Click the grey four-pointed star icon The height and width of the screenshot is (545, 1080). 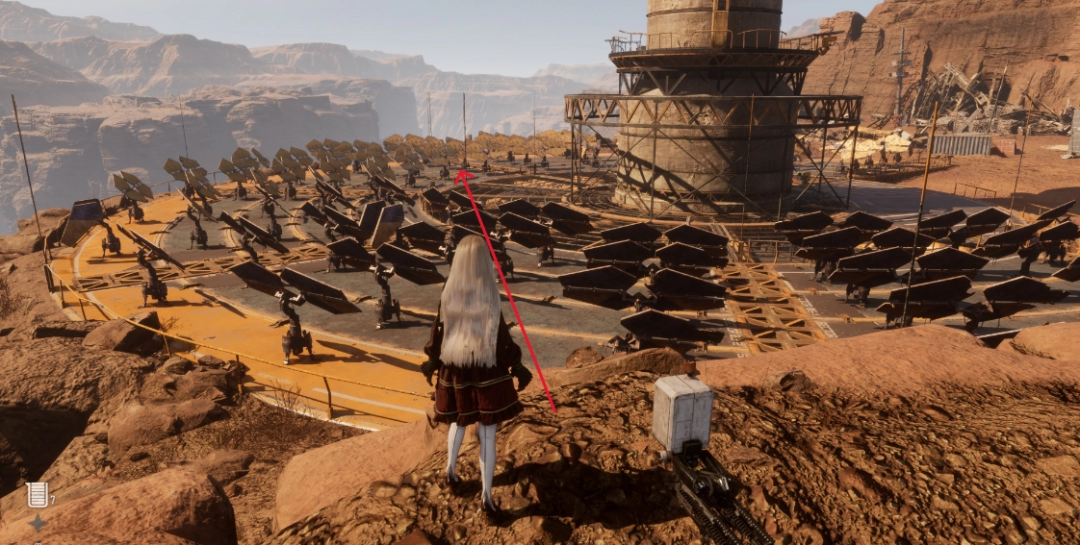(37, 523)
